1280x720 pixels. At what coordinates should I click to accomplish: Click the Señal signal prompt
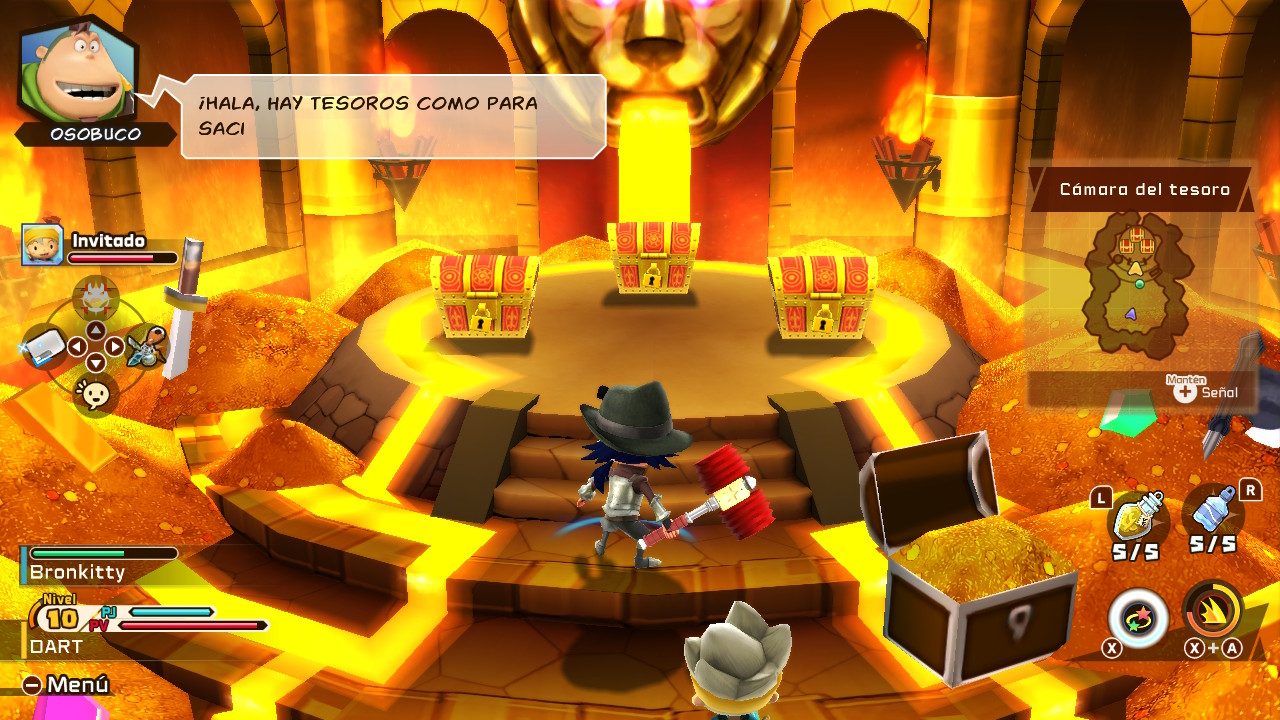pyautogui.click(x=1207, y=392)
